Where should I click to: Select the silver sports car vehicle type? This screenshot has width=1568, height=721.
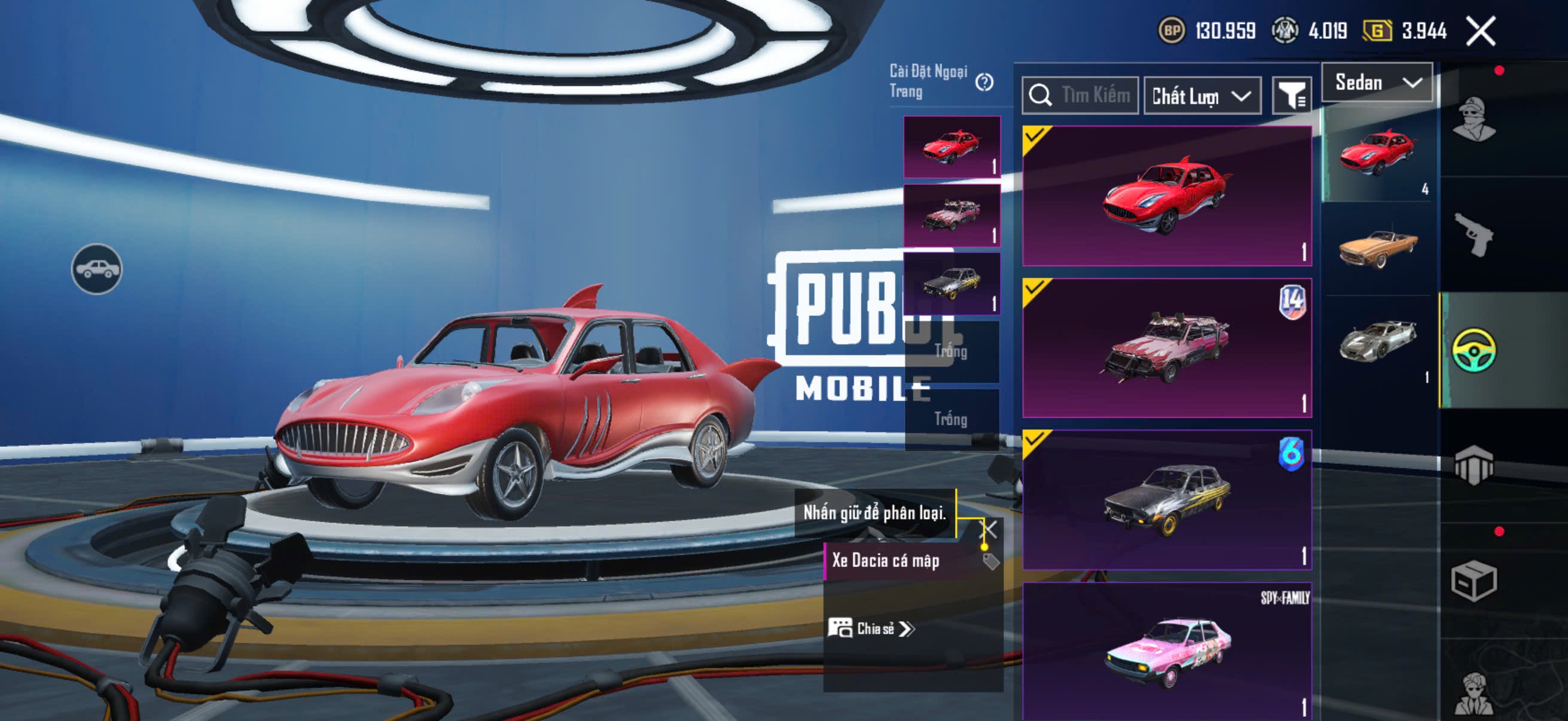[1378, 341]
